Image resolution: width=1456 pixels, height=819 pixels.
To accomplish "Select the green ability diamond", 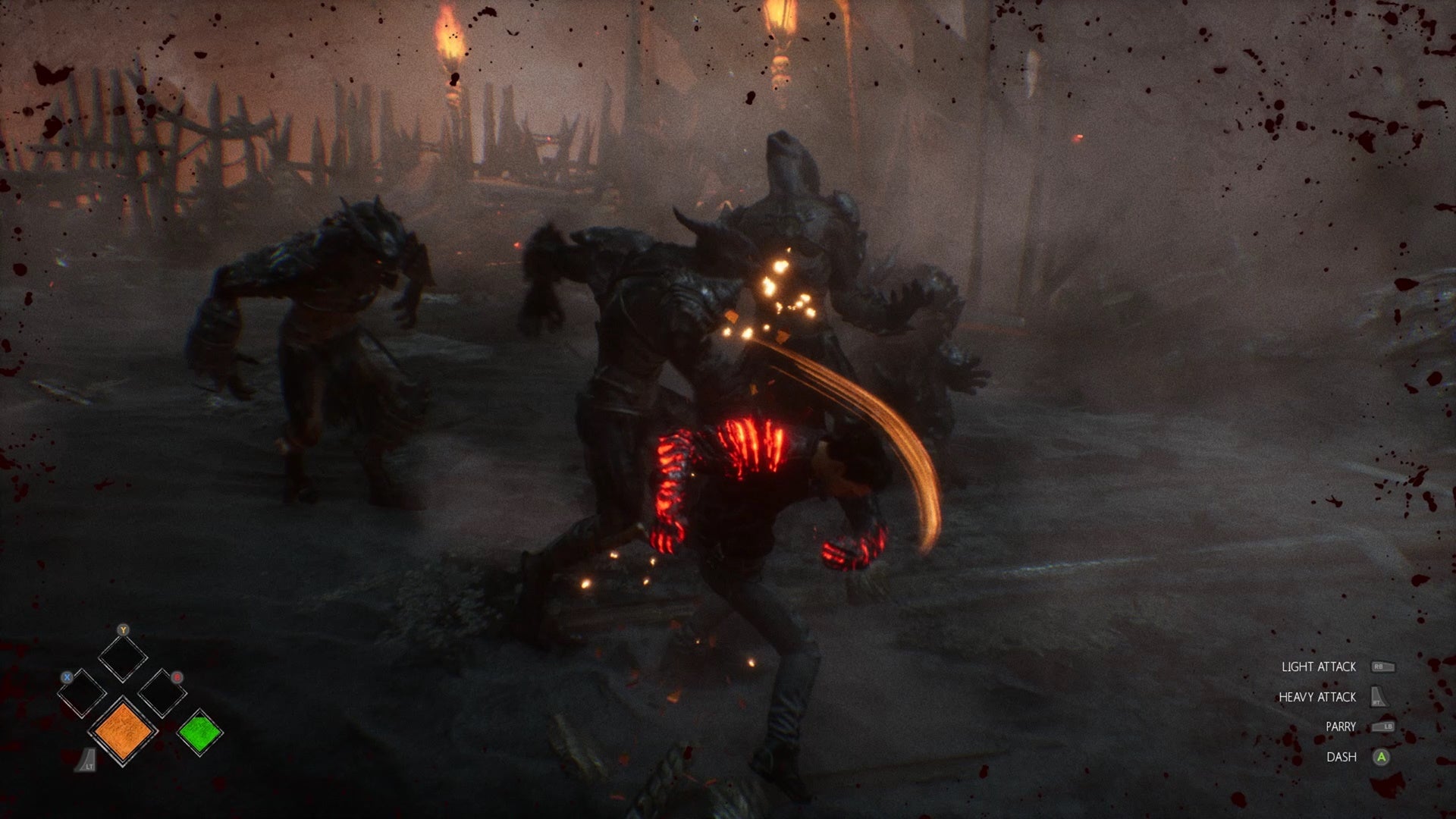I will point(199,730).
